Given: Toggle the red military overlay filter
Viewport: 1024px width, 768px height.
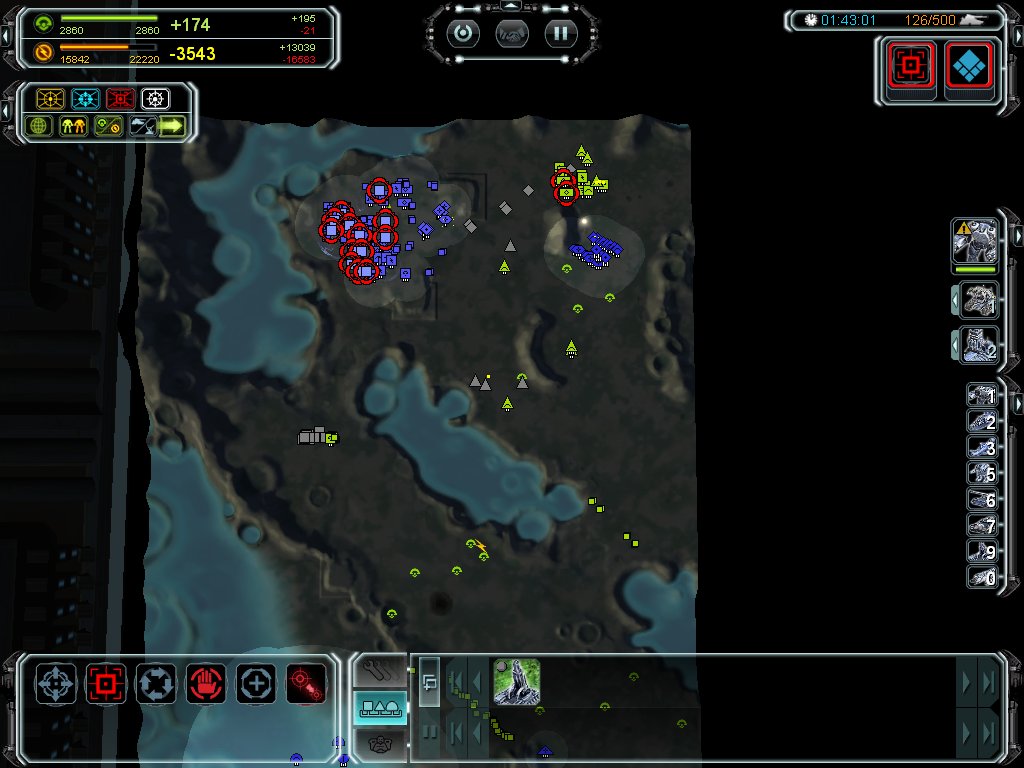Looking at the screenshot, I should [x=120, y=99].
